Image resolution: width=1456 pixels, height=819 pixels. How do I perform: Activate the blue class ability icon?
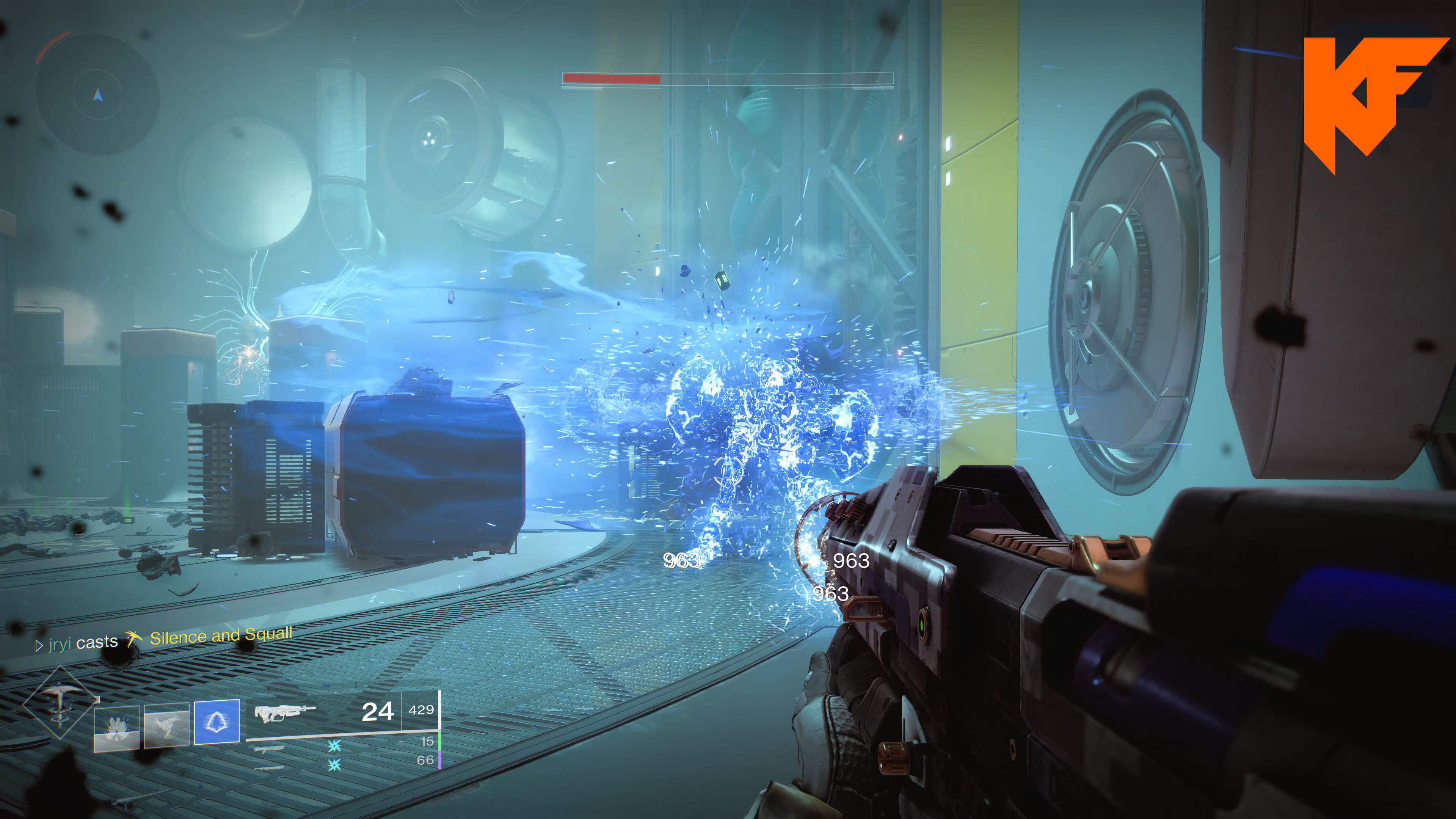tap(217, 722)
